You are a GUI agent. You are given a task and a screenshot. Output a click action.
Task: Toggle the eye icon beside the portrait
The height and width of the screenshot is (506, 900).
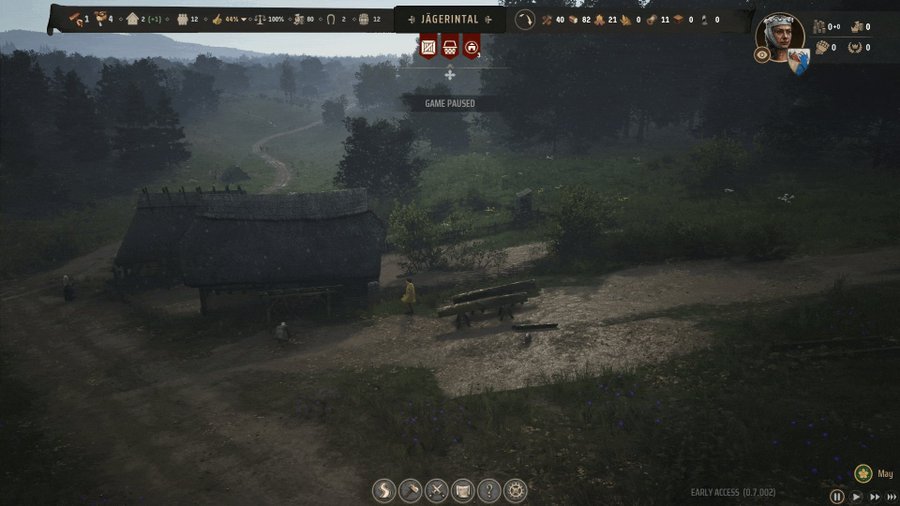tap(761, 55)
